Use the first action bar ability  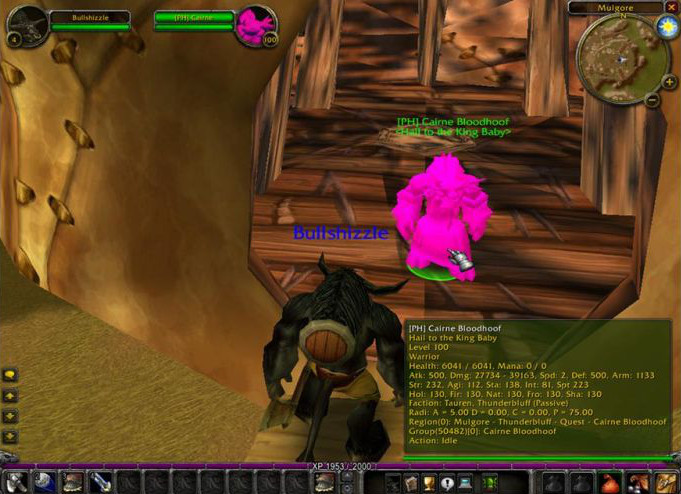click(17, 483)
